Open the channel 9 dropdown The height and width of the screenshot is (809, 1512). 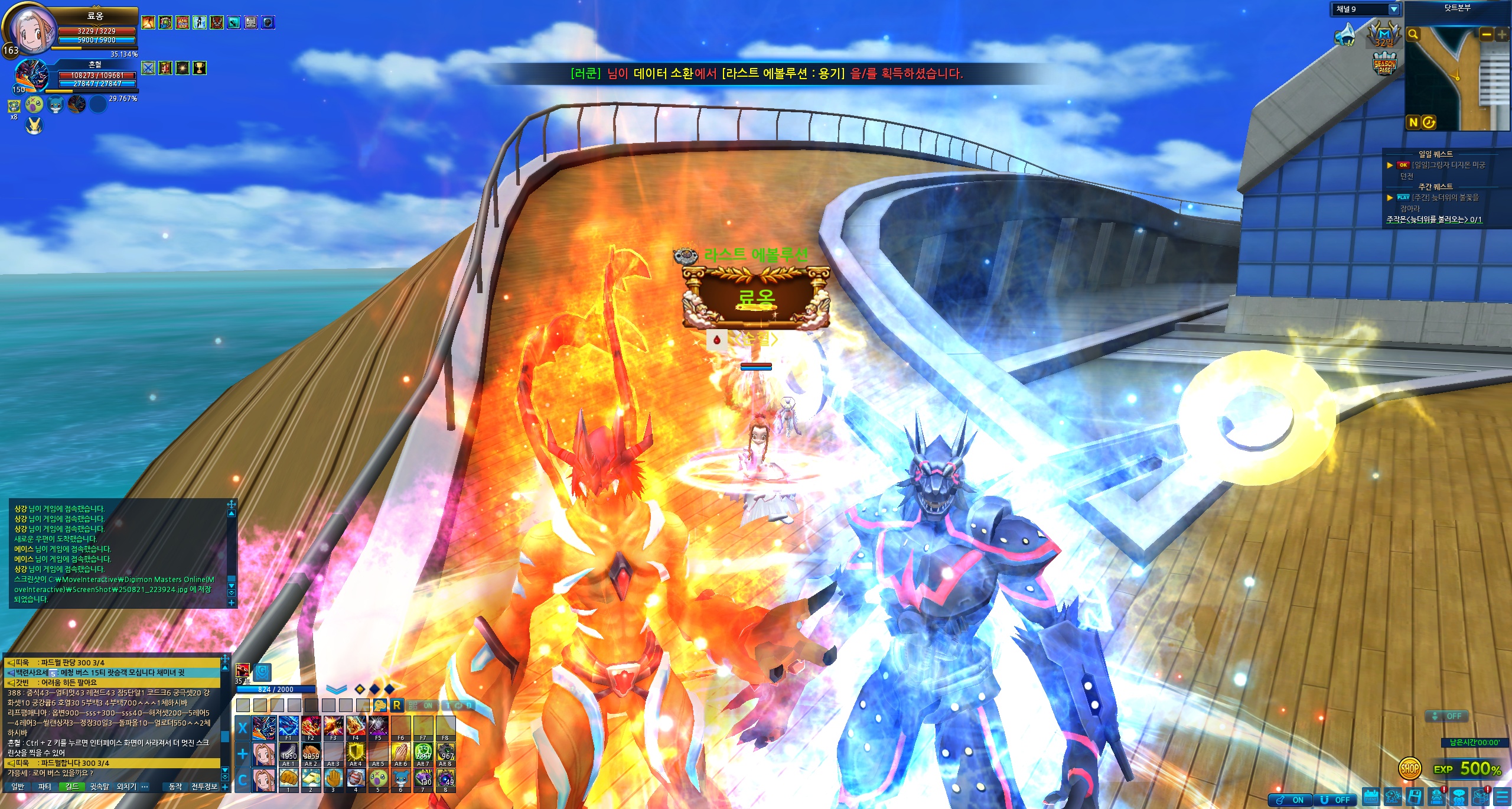click(x=1393, y=9)
